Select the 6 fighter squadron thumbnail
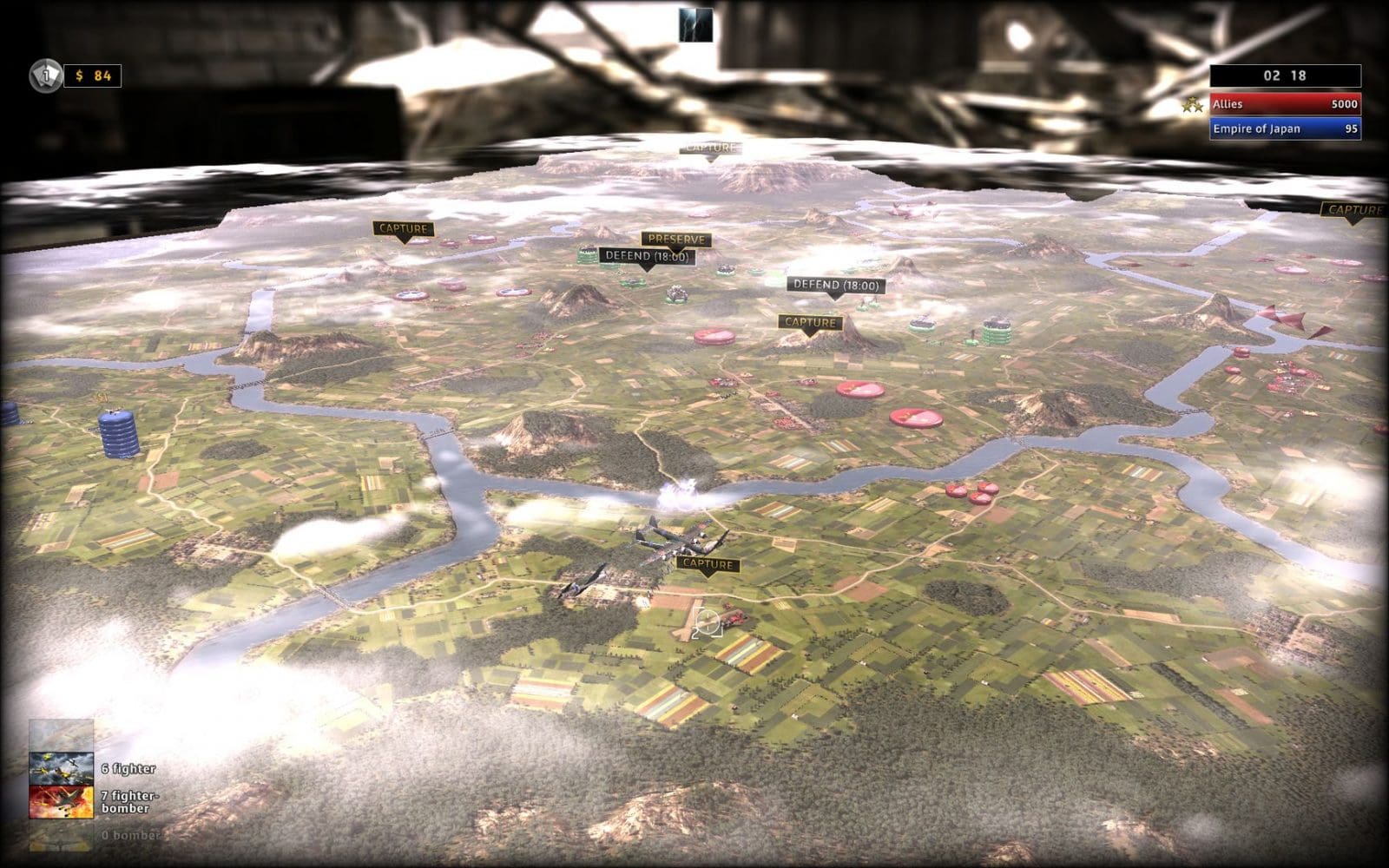Image resolution: width=1389 pixels, height=868 pixels. coord(59,766)
